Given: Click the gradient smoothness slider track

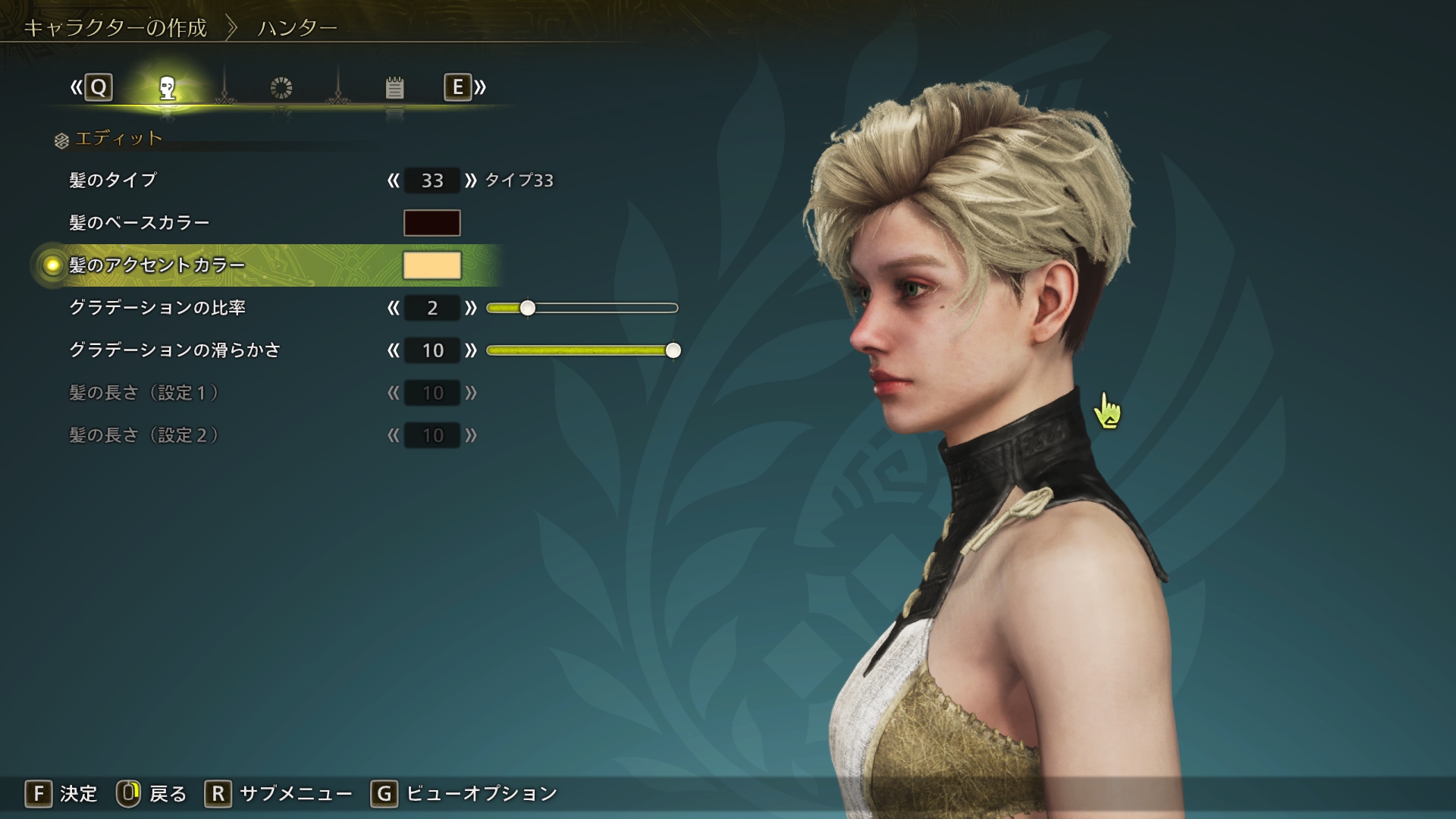Looking at the screenshot, I should click(581, 350).
